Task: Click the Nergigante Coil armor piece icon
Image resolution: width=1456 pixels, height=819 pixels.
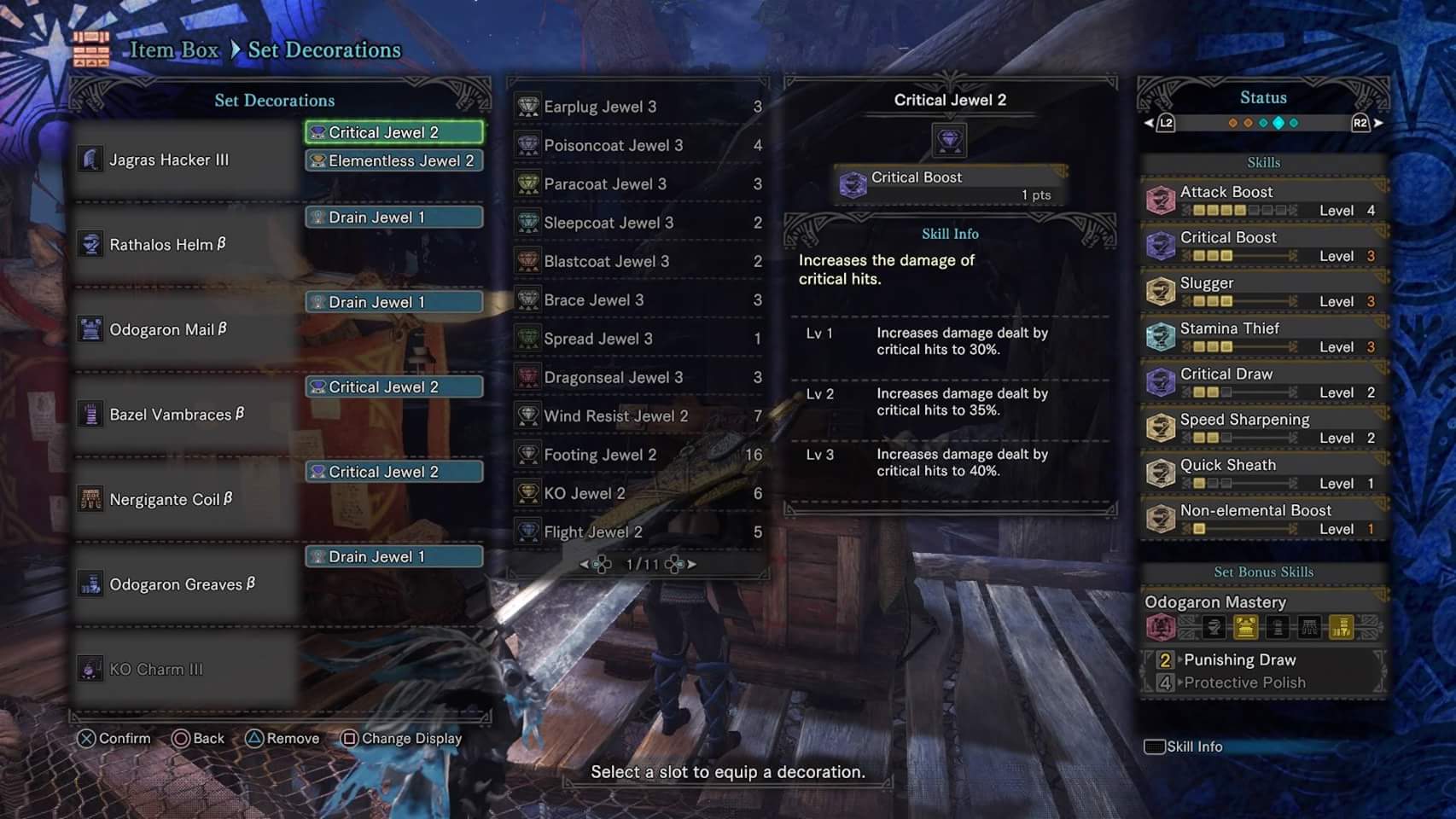Action: point(90,497)
